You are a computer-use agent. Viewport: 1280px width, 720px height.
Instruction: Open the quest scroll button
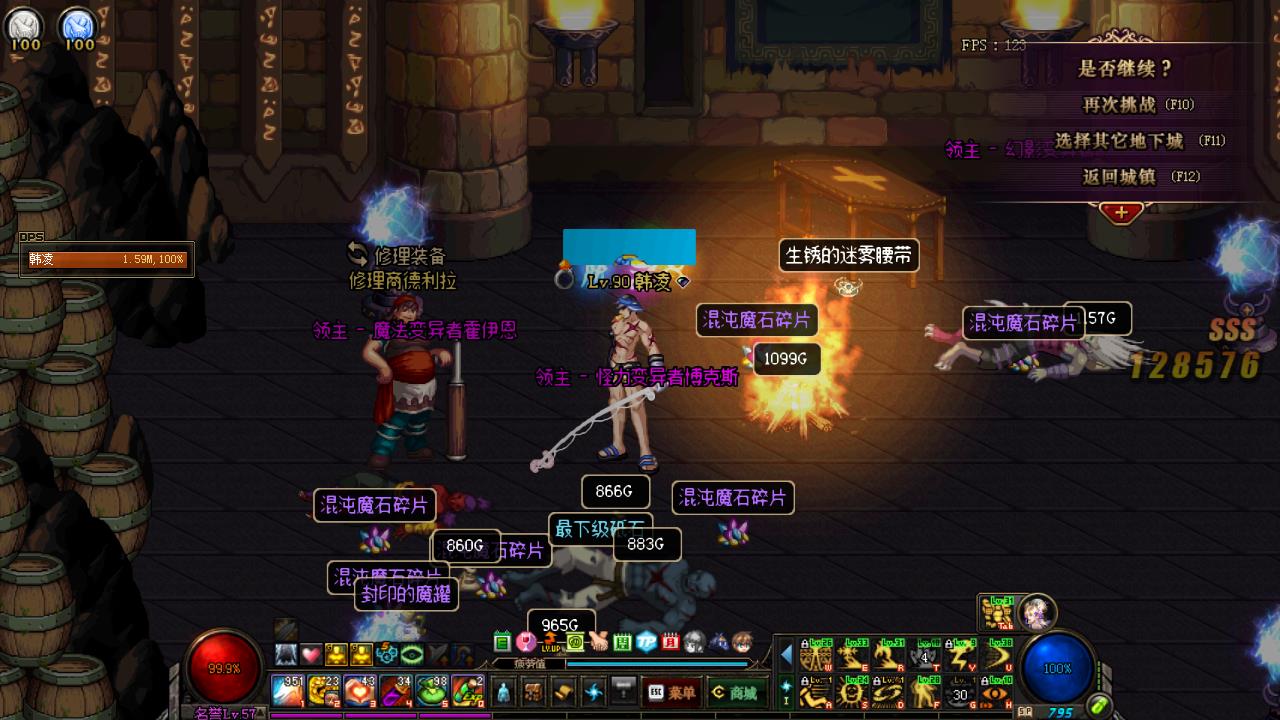[x=564, y=692]
